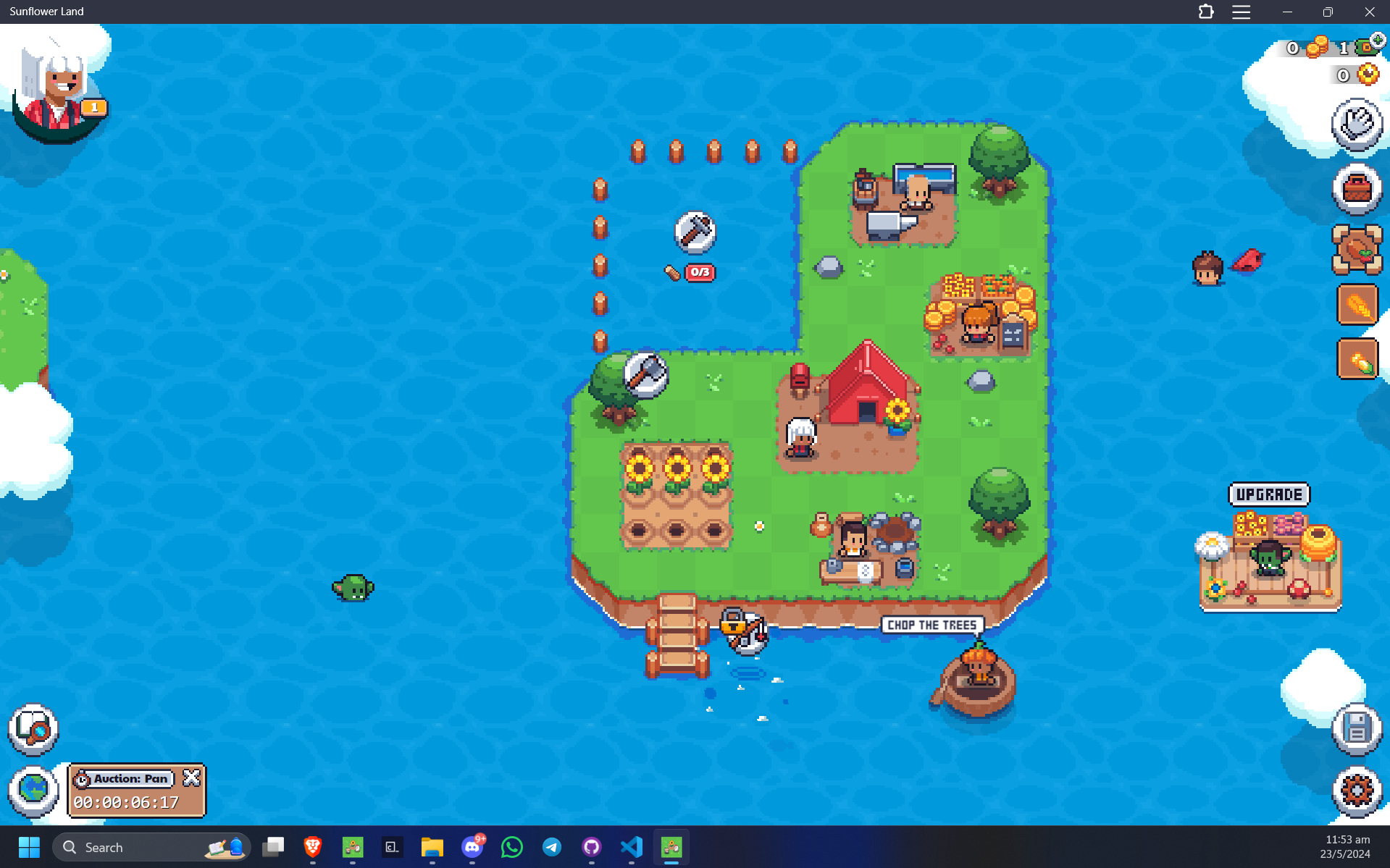The image size is (1390, 868).
Task: Select the grab hand tool icon
Action: (x=1357, y=123)
